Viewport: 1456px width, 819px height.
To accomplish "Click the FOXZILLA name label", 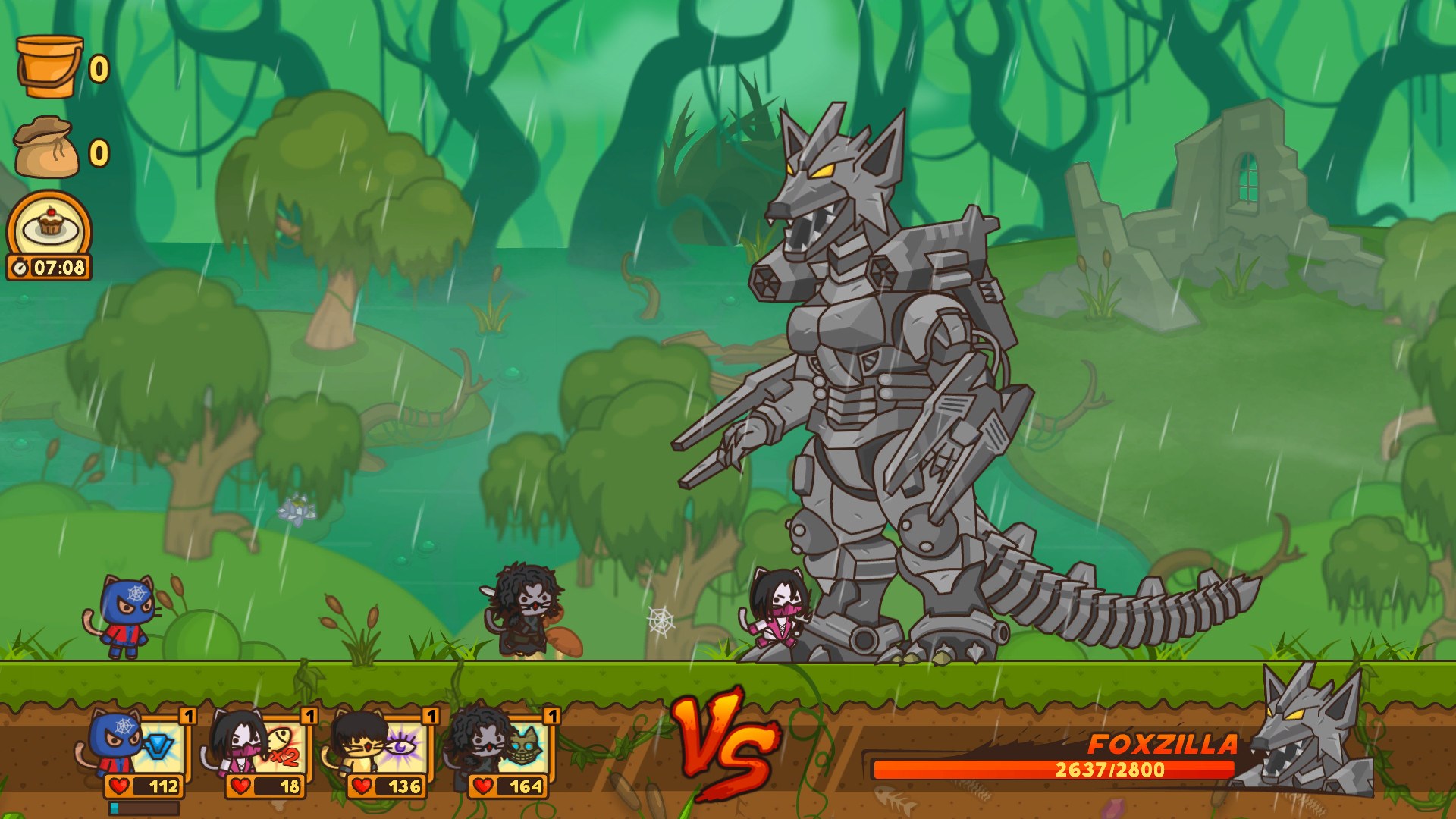I will tap(1166, 744).
